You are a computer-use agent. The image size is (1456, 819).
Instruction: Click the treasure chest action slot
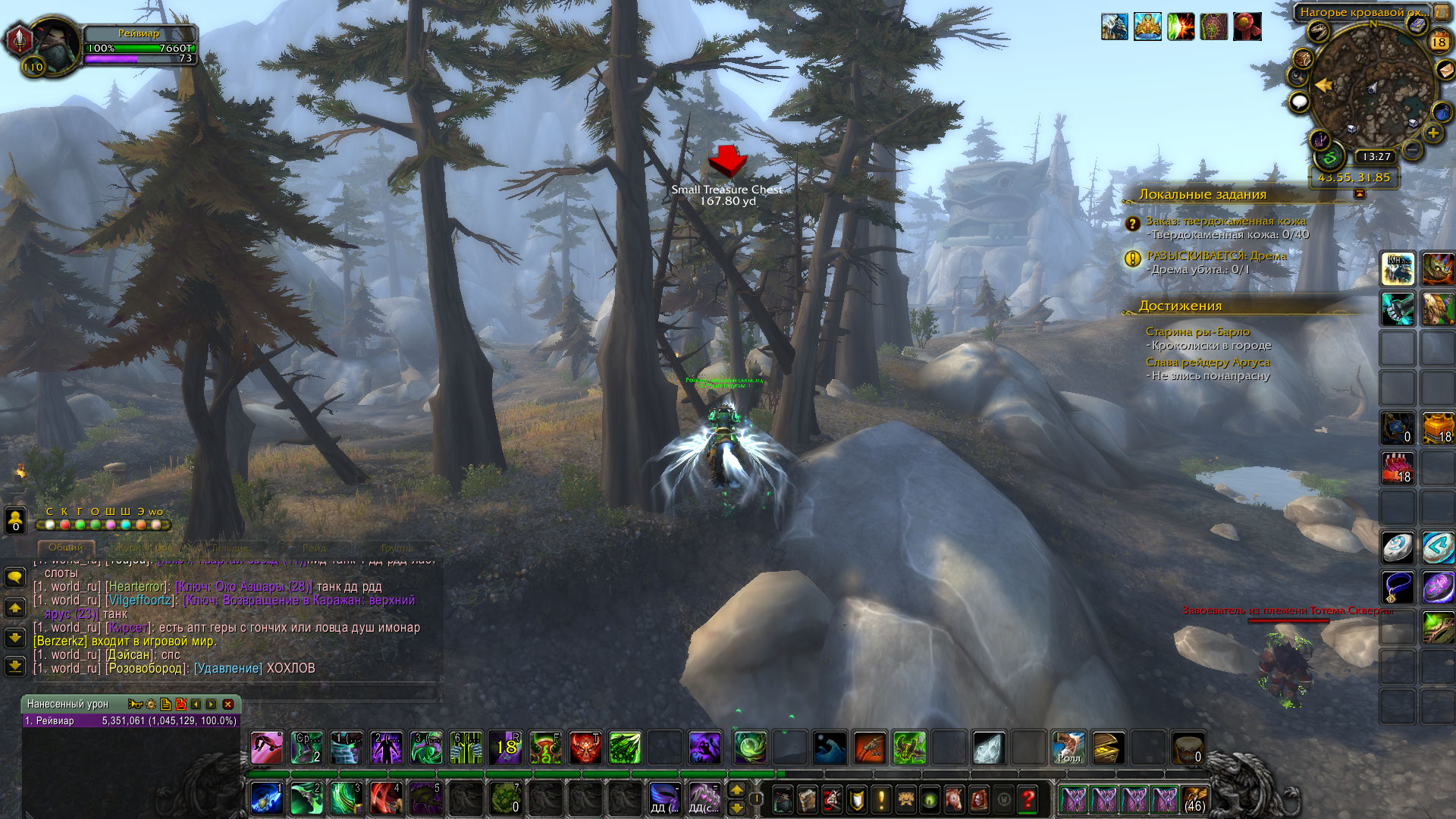coord(1108,748)
